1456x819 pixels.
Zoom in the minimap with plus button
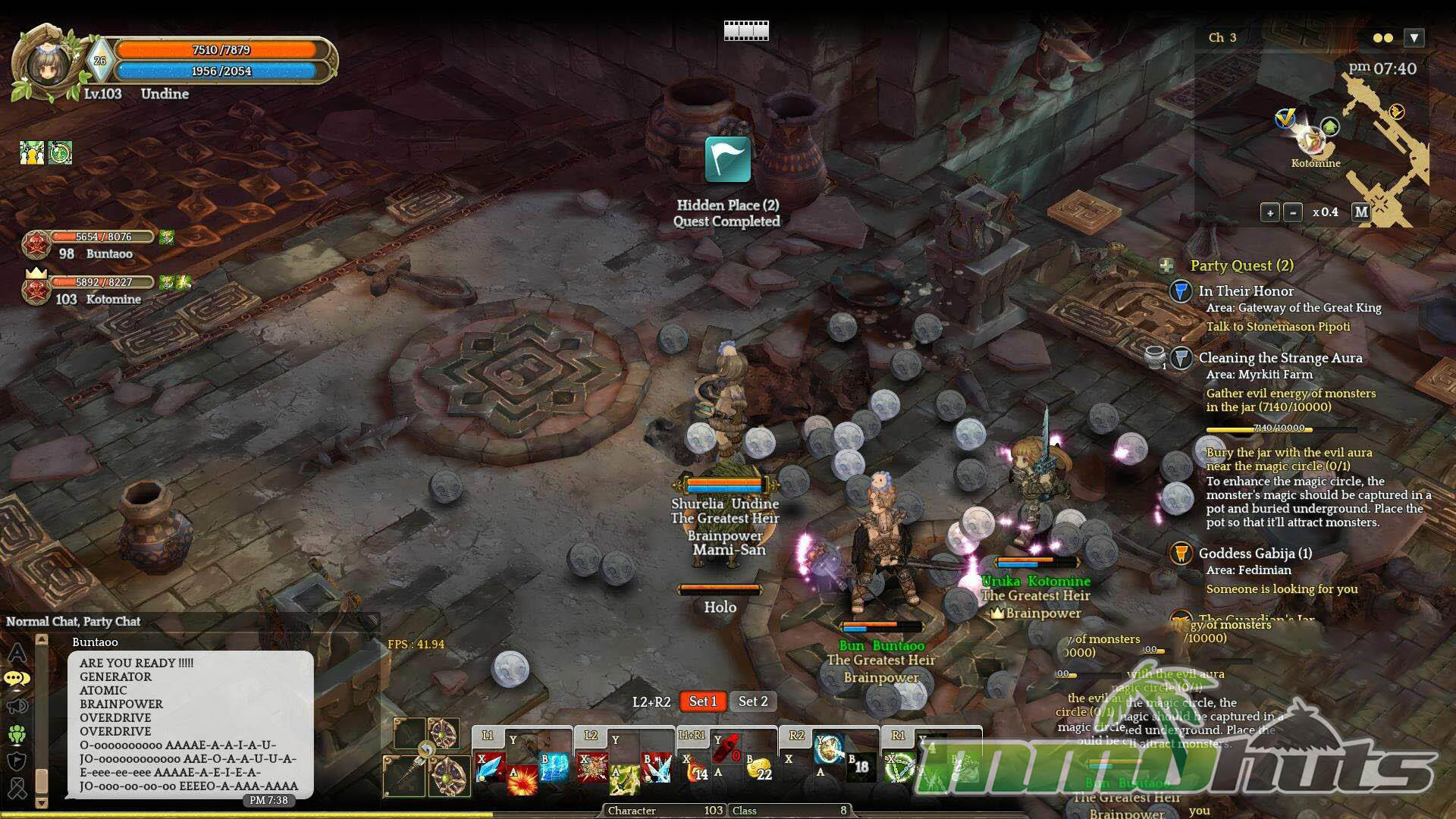tap(1270, 213)
